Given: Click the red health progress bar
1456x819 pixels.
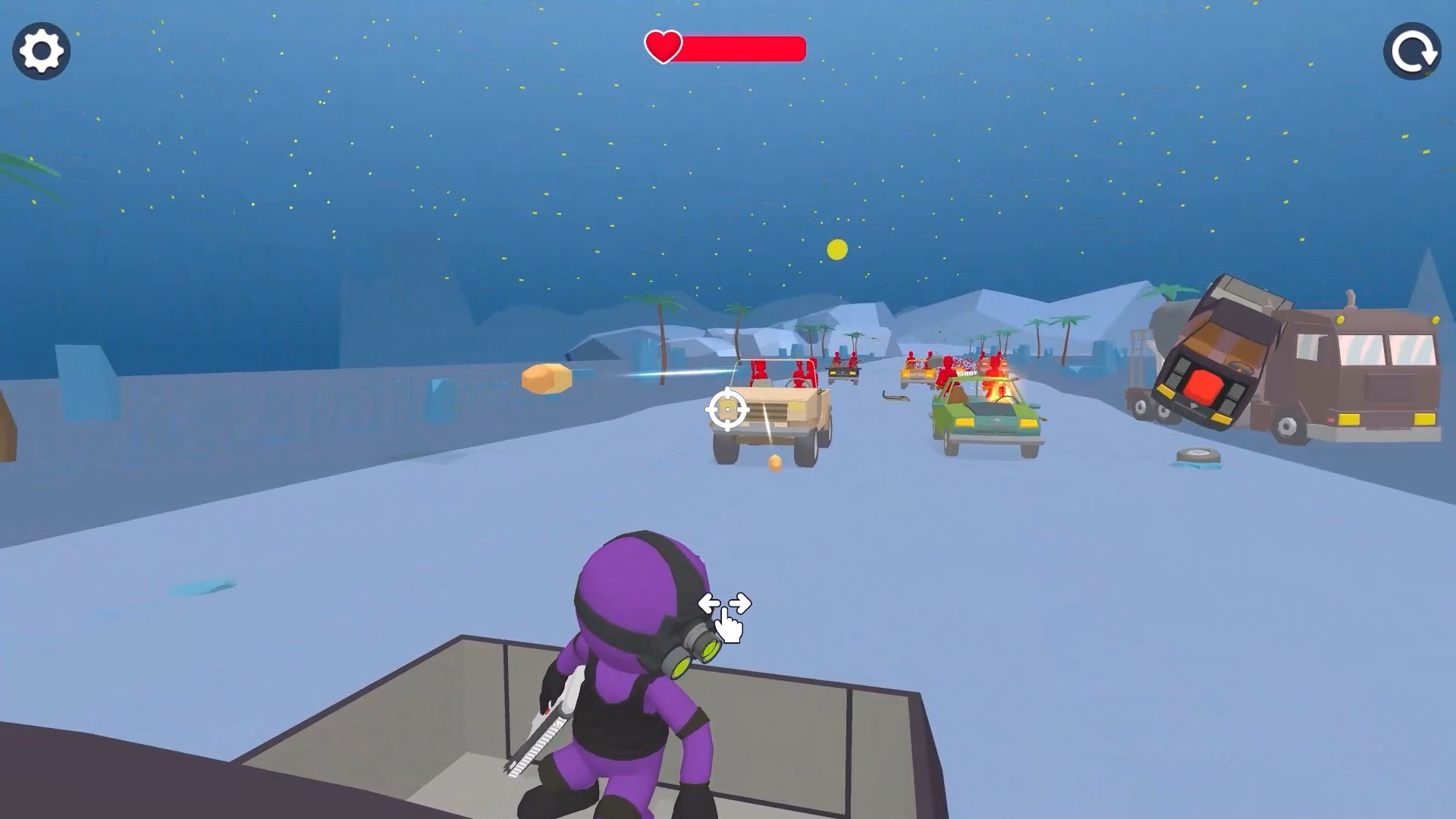Looking at the screenshot, I should [x=743, y=49].
